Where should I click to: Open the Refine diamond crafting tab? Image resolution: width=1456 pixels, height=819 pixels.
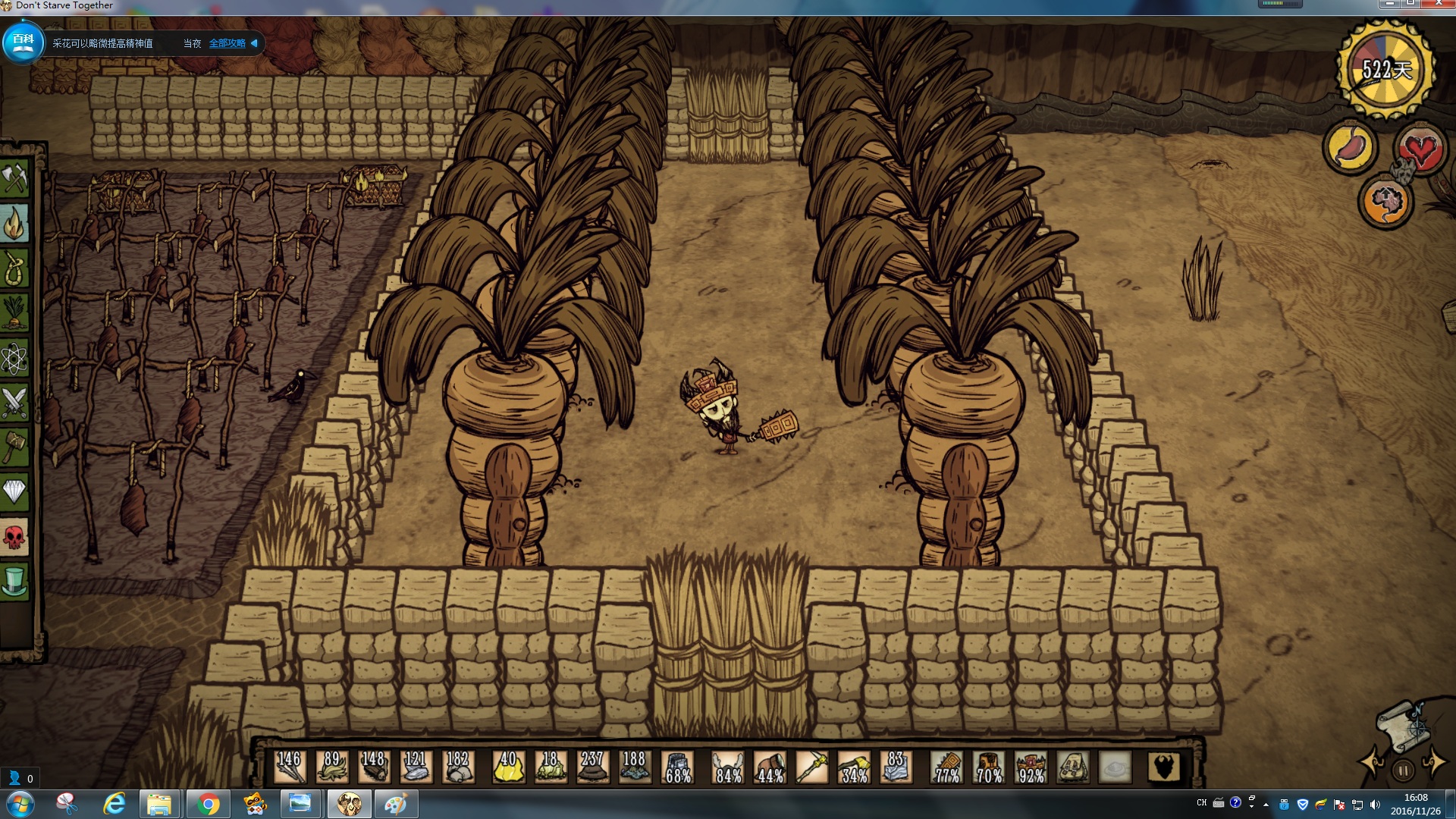(x=14, y=492)
